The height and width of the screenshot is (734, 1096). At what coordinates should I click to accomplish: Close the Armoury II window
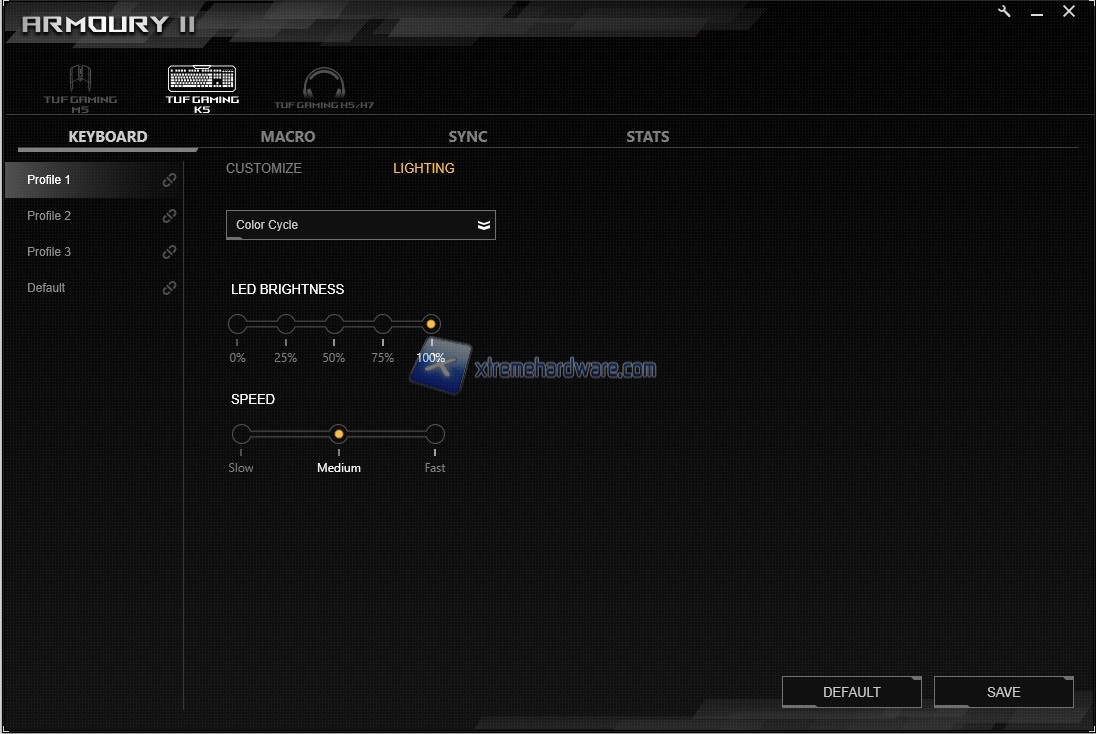coord(1069,12)
